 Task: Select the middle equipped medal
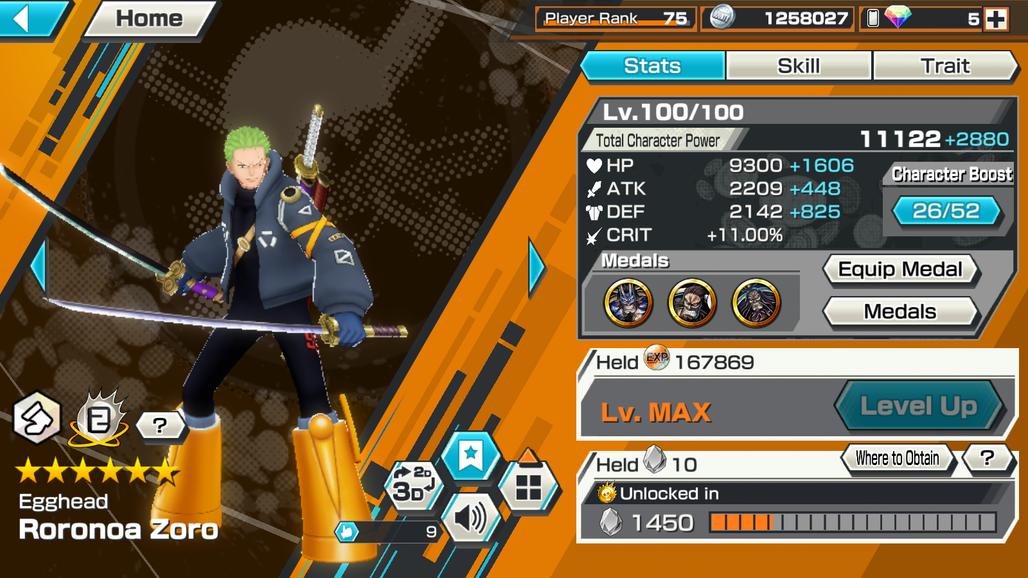coord(692,302)
